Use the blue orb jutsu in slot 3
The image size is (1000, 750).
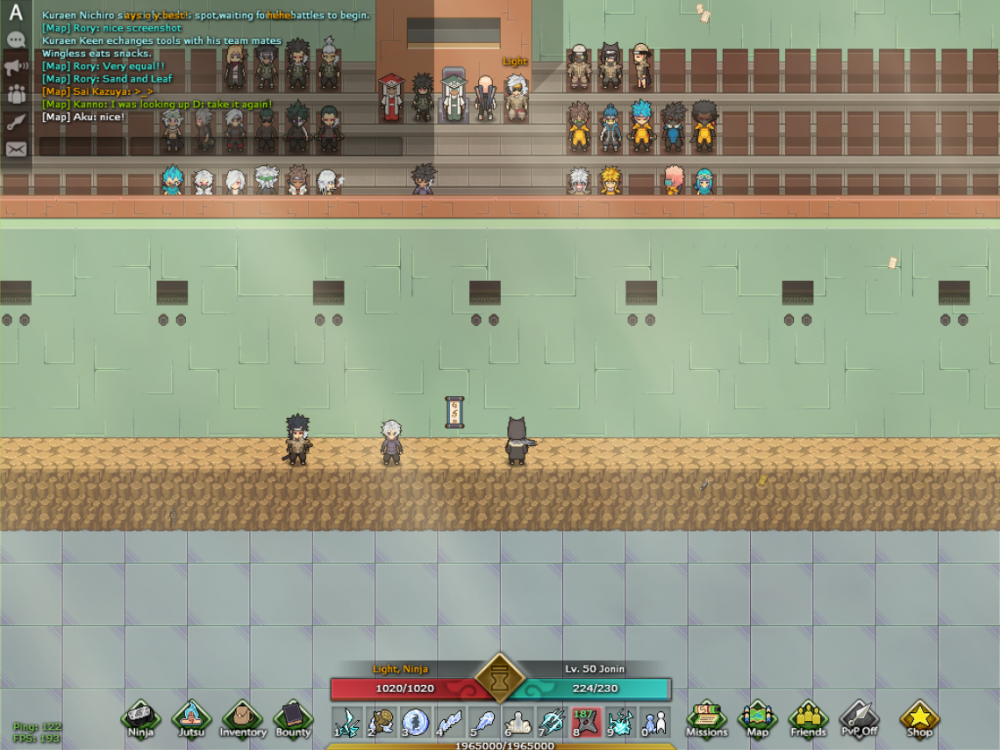coord(415,721)
